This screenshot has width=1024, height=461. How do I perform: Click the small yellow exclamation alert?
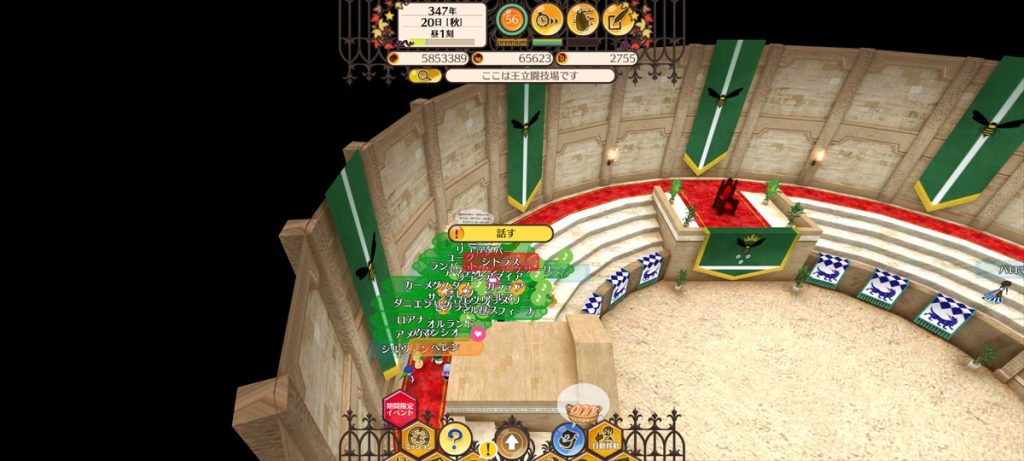pos(486,449)
